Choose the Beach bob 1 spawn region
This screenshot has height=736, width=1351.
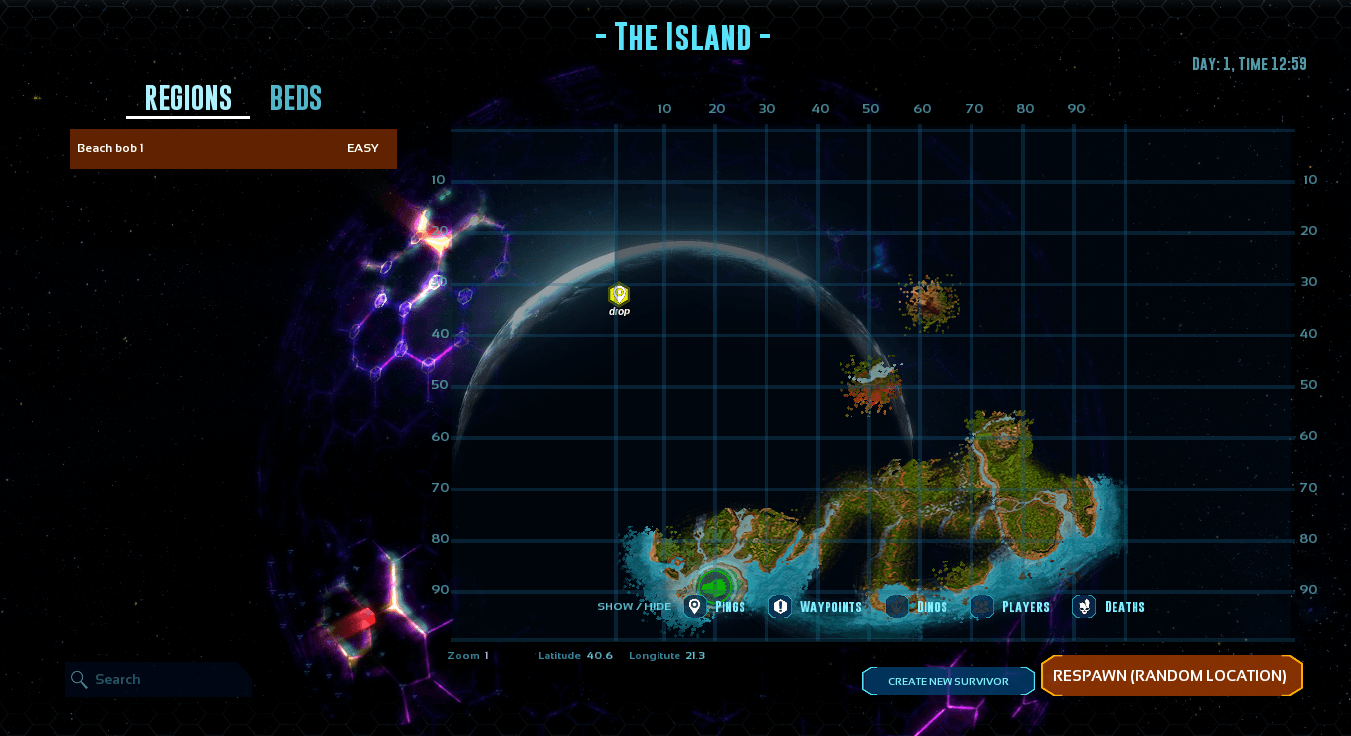click(x=233, y=149)
